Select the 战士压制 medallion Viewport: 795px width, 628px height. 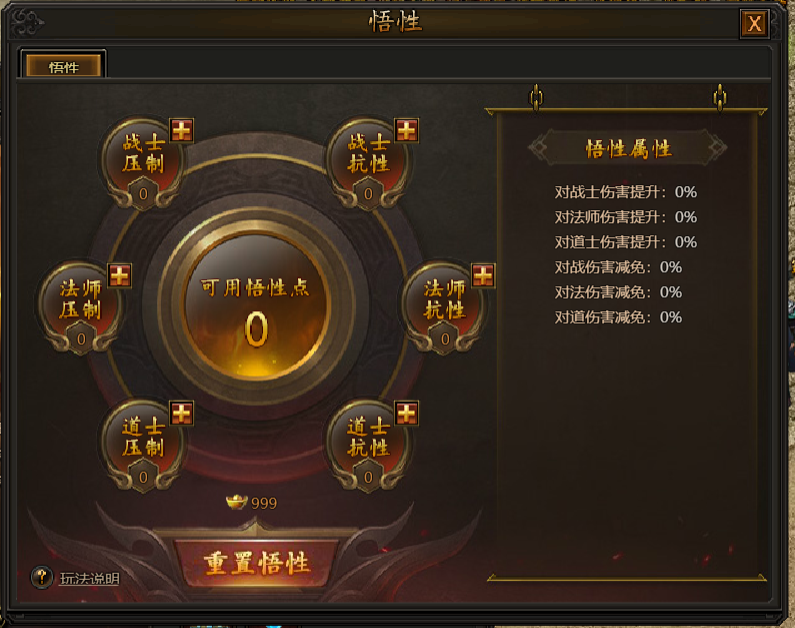143,162
